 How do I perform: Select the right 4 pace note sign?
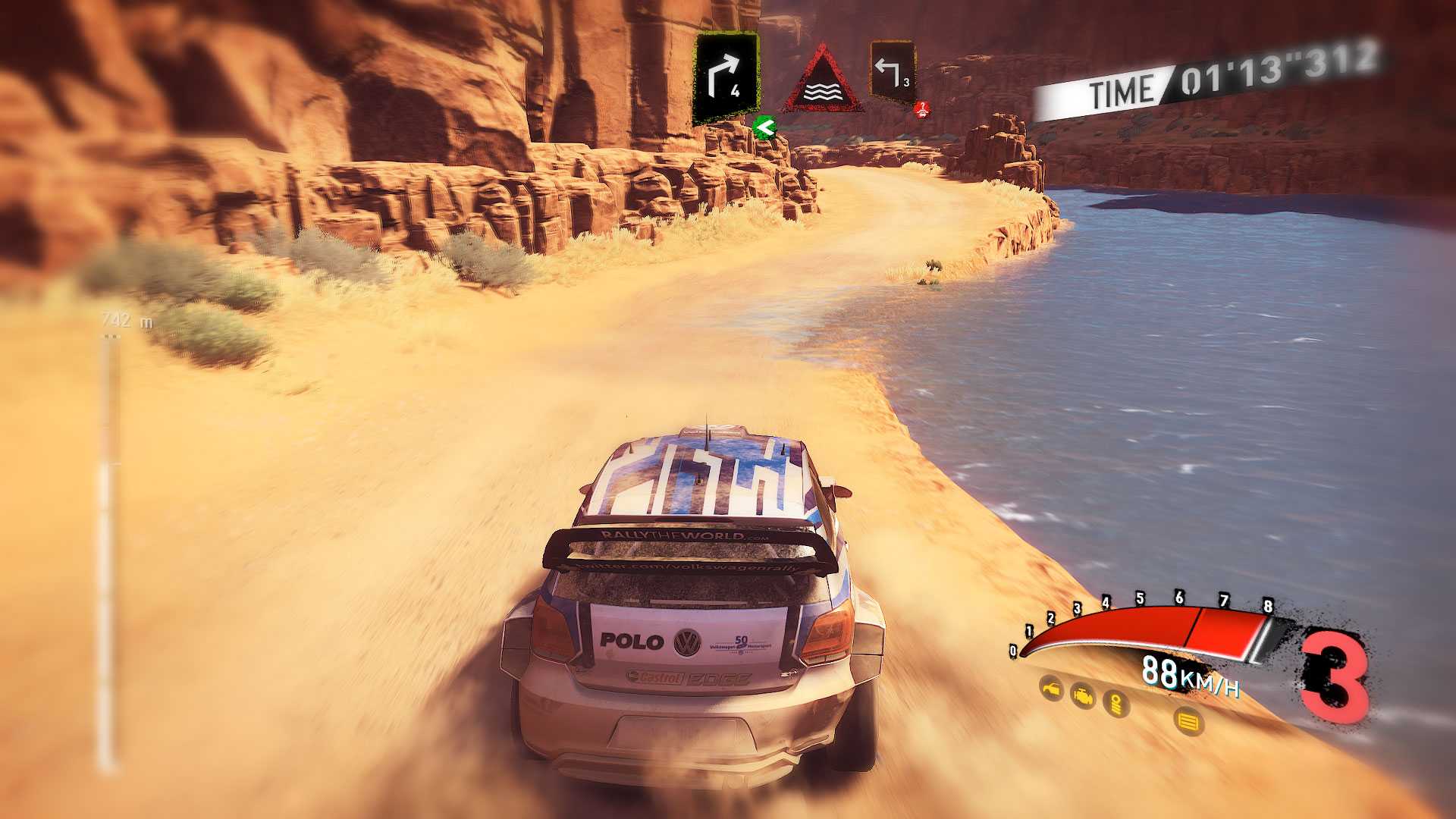click(x=726, y=78)
